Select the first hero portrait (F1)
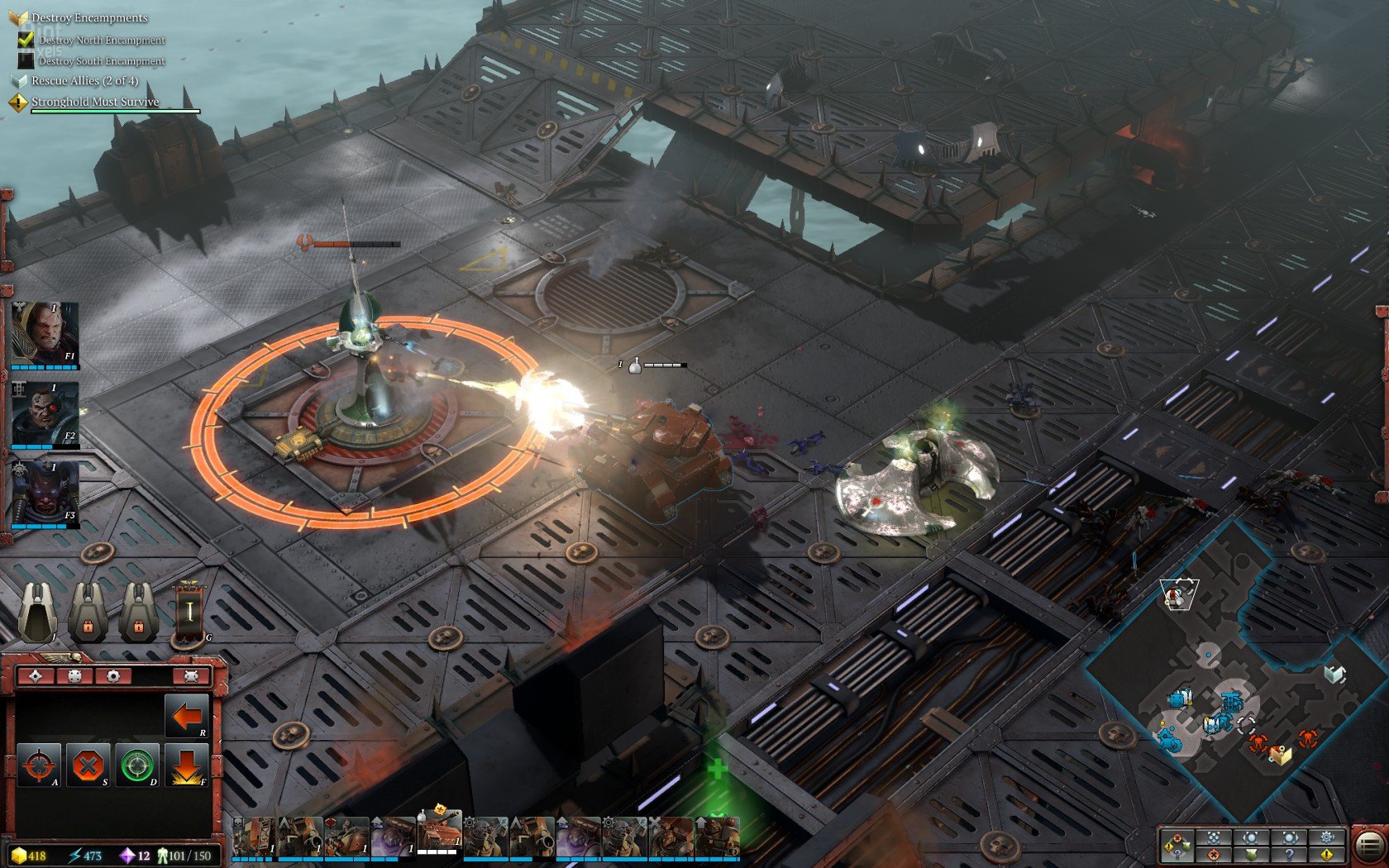The image size is (1389, 868). point(45,333)
